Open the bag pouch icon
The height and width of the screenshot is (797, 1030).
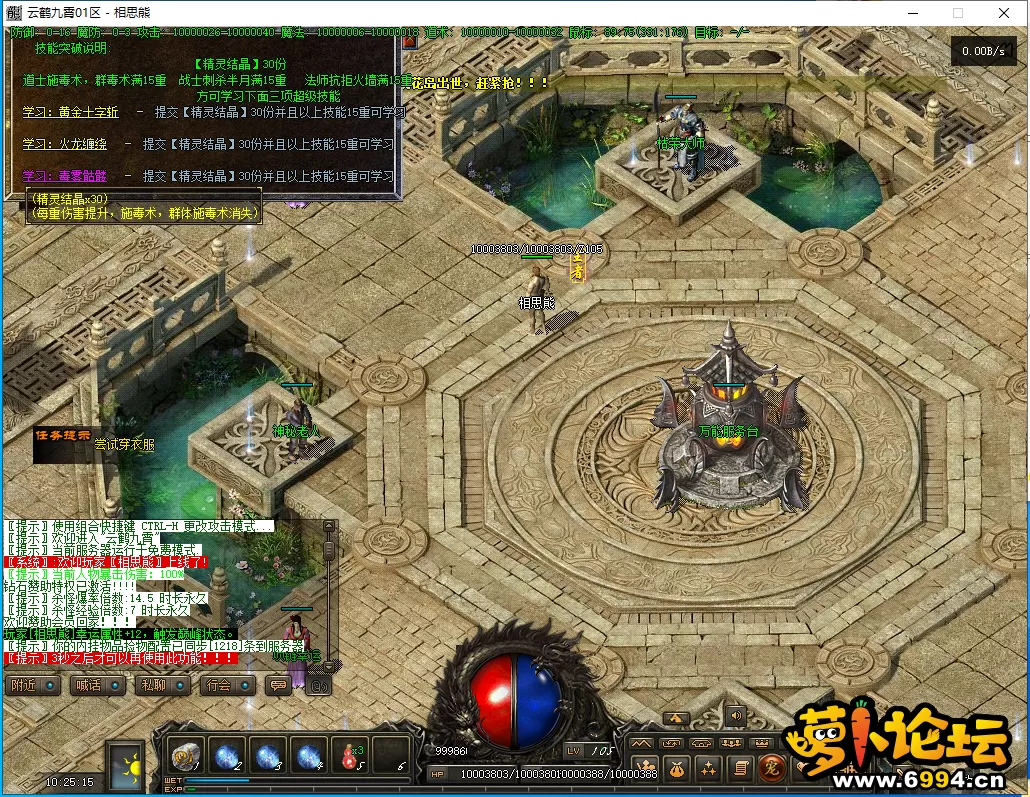(x=677, y=768)
